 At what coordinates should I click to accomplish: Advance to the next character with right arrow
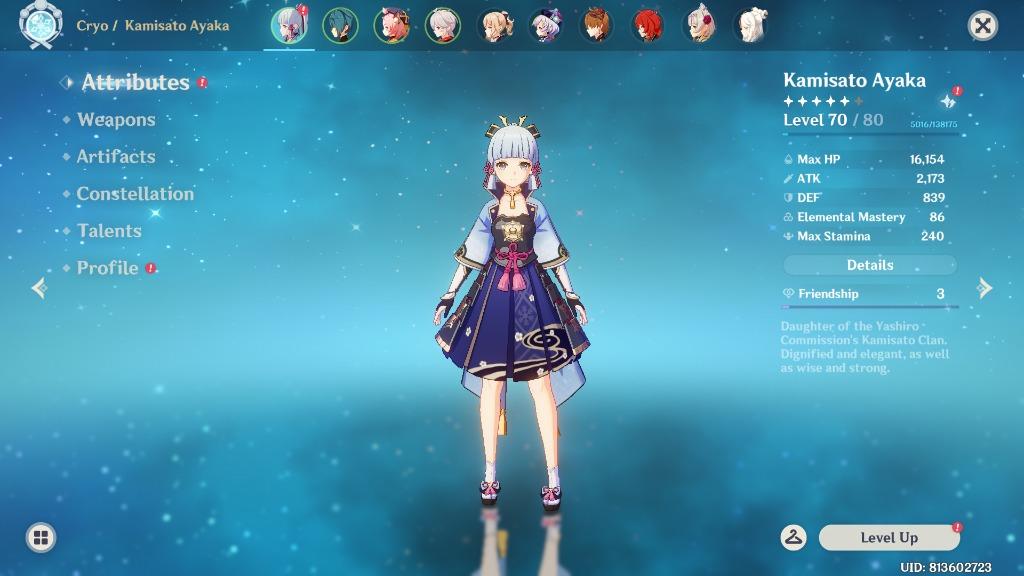click(985, 289)
